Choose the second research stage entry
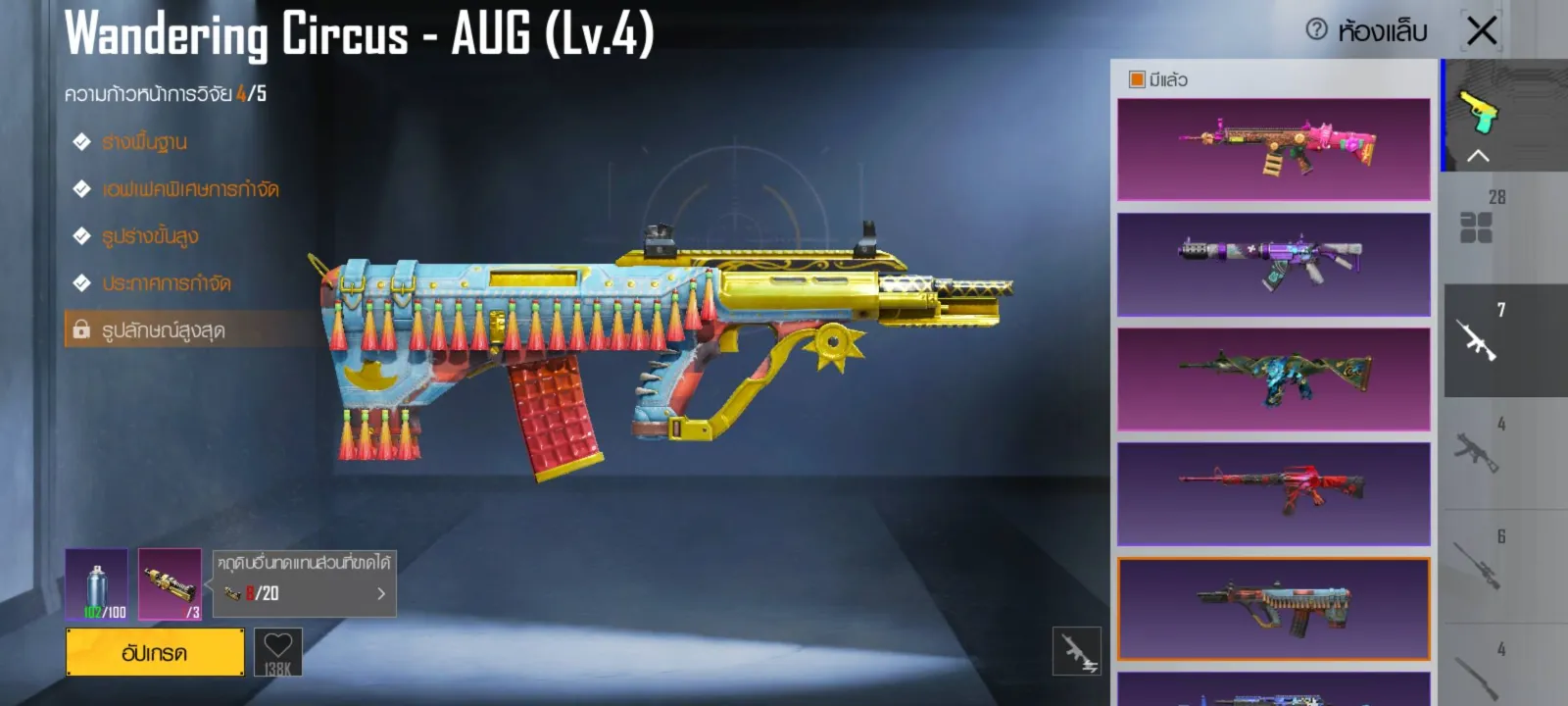The height and width of the screenshot is (706, 1568). pos(190,189)
